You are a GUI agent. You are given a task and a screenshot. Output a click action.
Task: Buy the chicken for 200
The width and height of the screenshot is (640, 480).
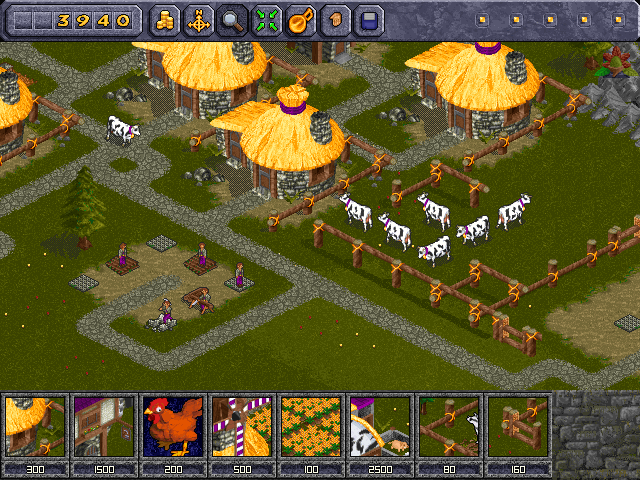click(x=173, y=426)
